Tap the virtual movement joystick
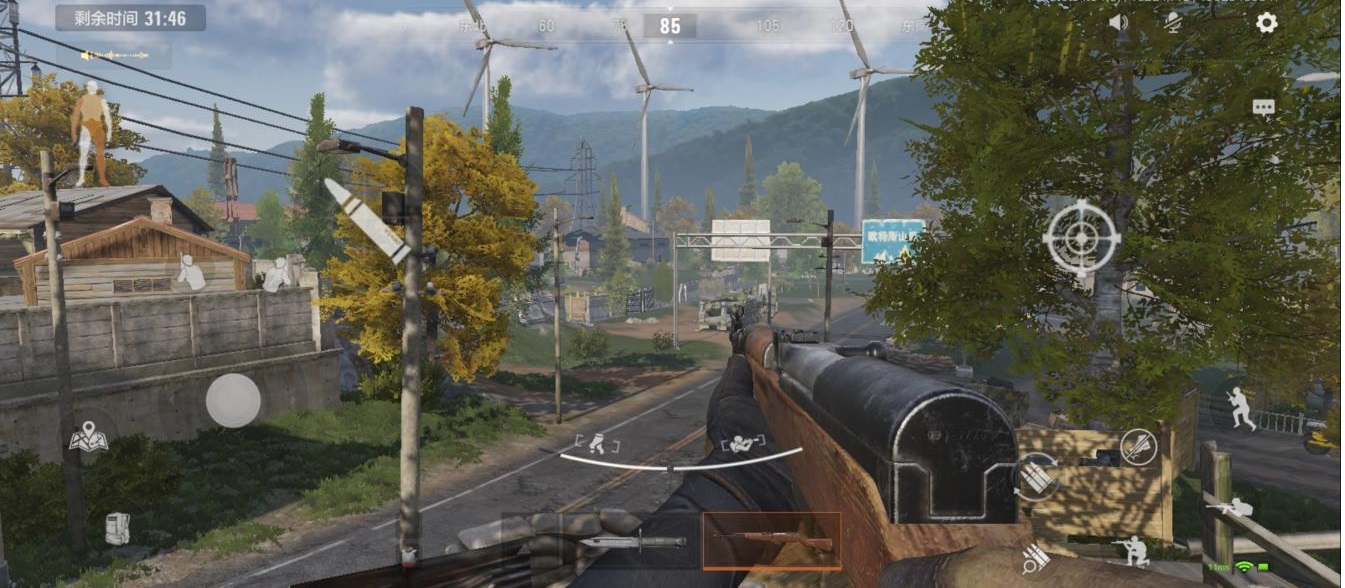The height and width of the screenshot is (588, 1345). [x=233, y=400]
